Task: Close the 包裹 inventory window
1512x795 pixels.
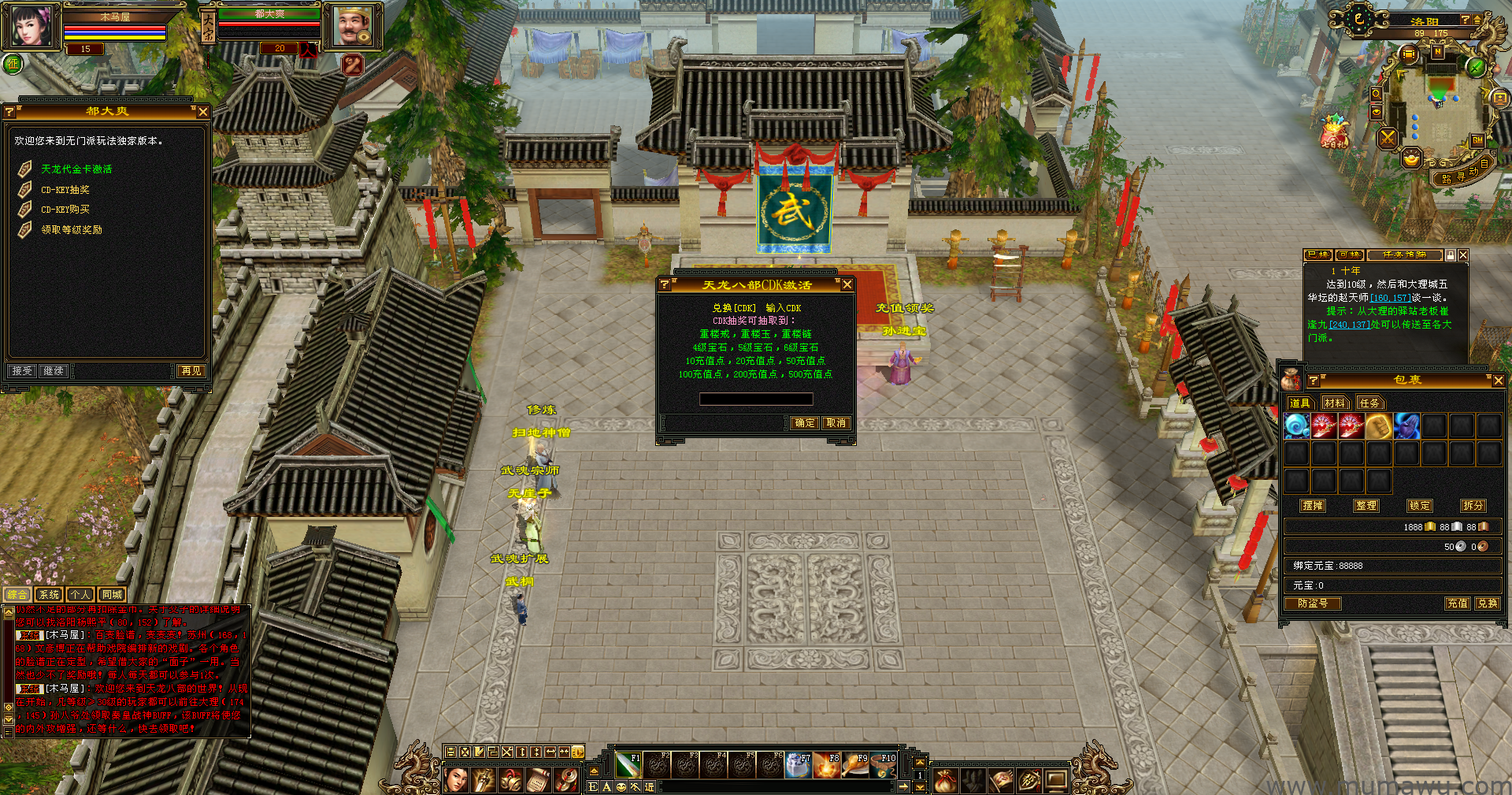Action: coord(1498,381)
